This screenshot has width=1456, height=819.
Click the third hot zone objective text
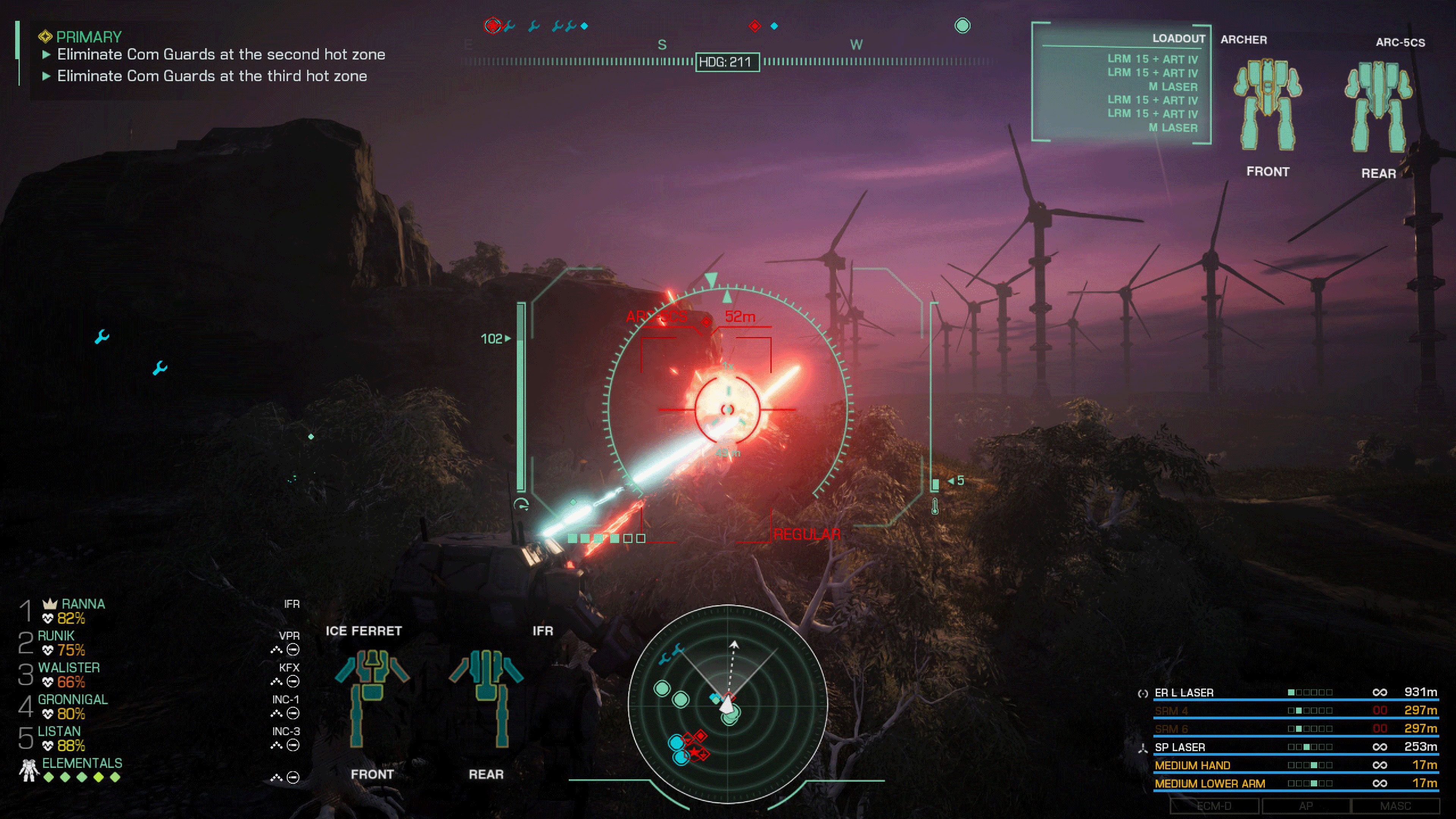[212, 75]
